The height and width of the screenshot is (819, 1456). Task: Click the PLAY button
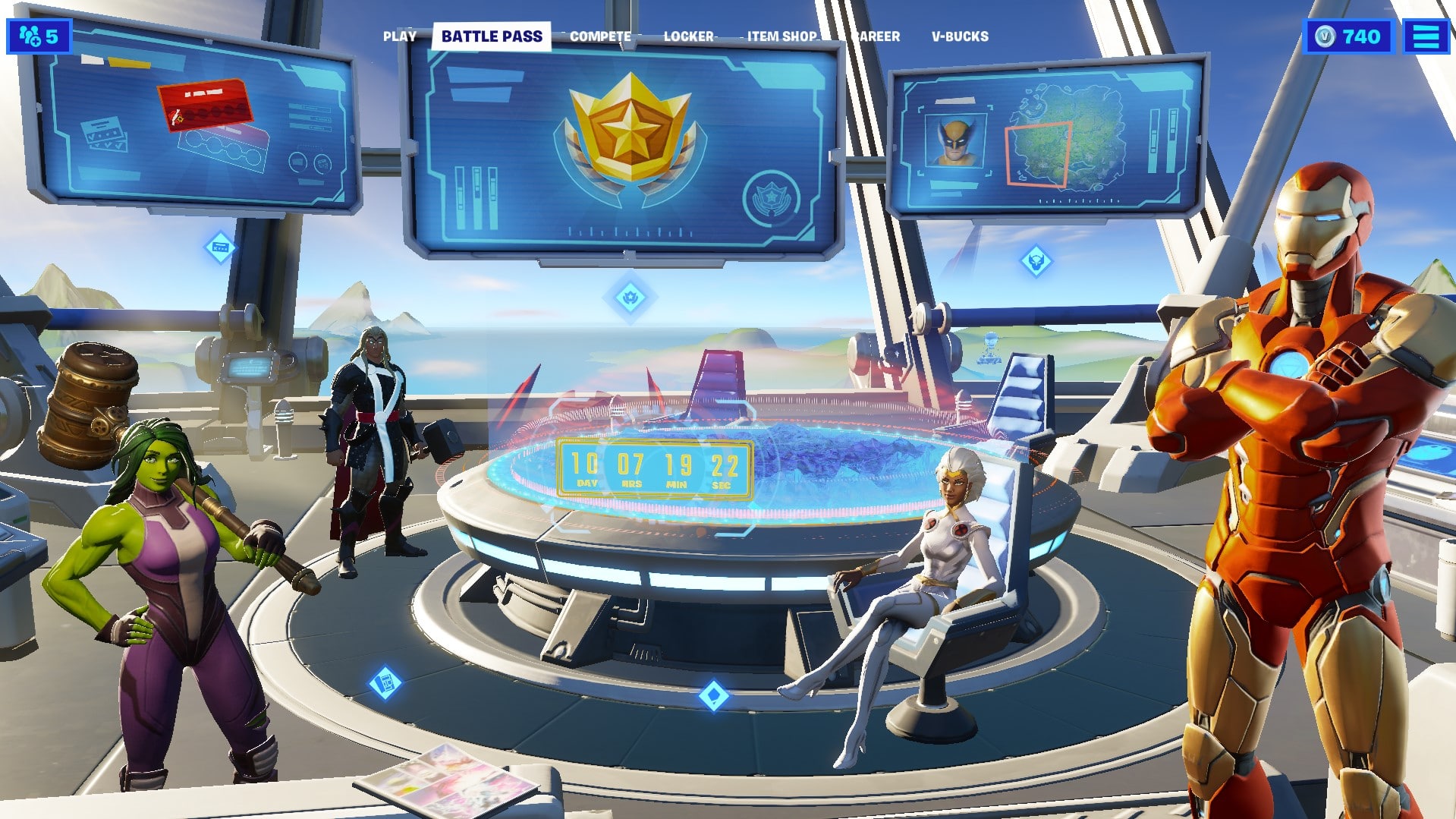pyautogui.click(x=401, y=36)
